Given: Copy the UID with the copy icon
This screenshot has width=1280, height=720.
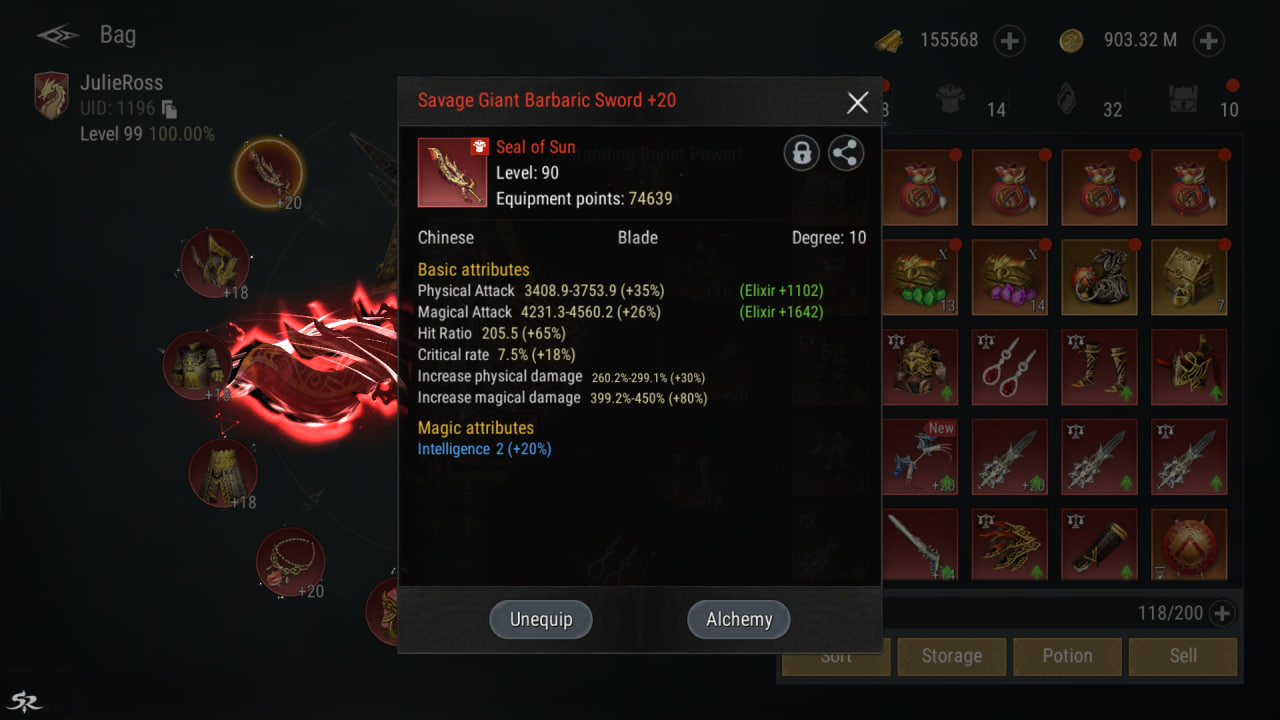Looking at the screenshot, I should tap(170, 109).
